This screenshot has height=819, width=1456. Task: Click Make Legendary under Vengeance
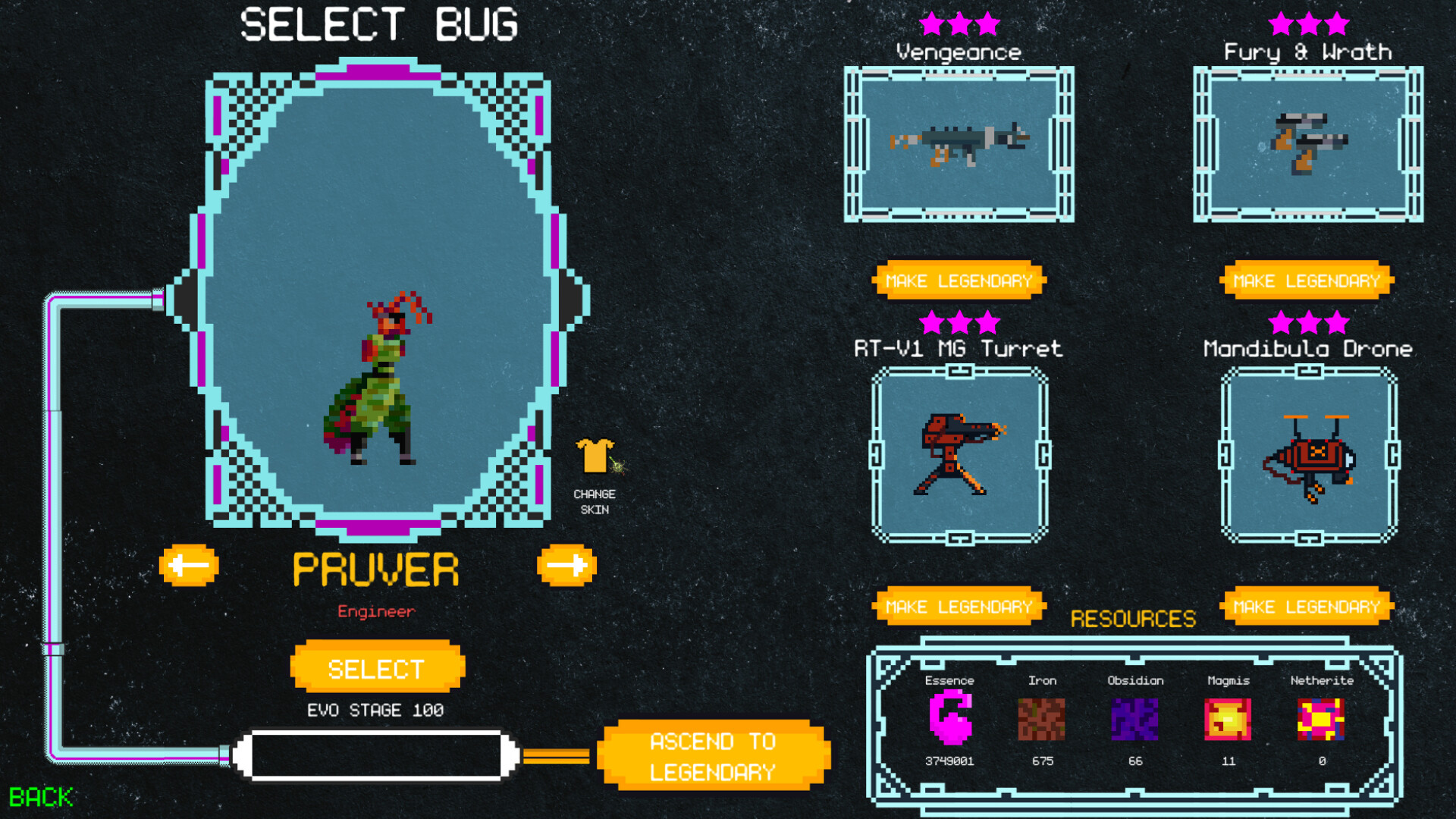pos(959,281)
